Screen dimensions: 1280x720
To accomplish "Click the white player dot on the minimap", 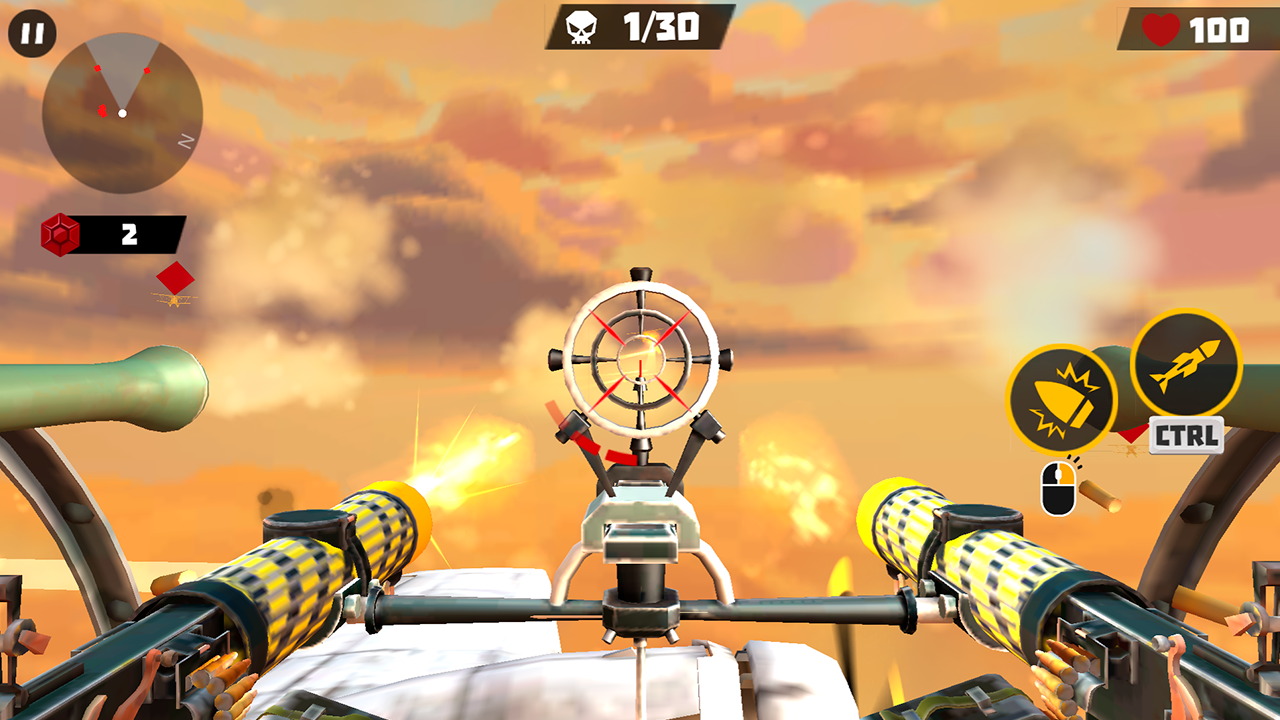I will (x=123, y=115).
